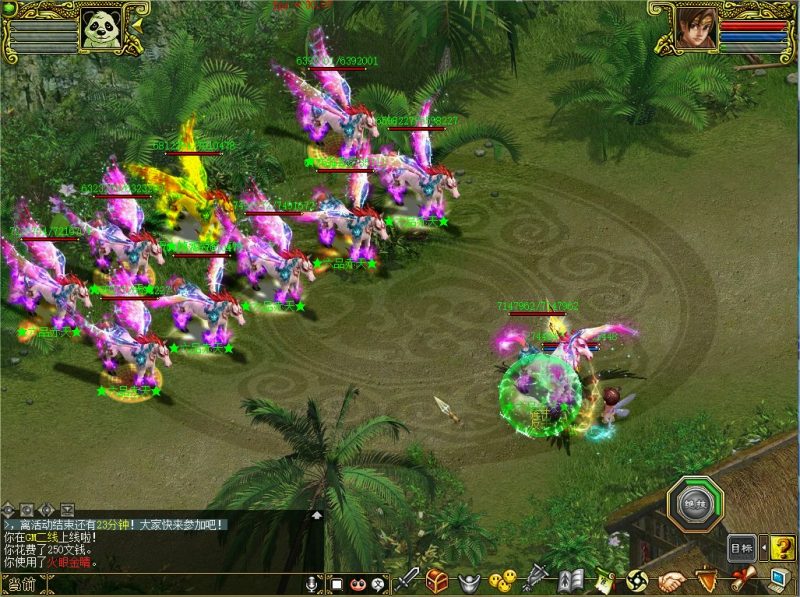Screen dimensions: 800x597
Task: Select the green scroll icon
Action: pyautogui.click(x=604, y=580)
